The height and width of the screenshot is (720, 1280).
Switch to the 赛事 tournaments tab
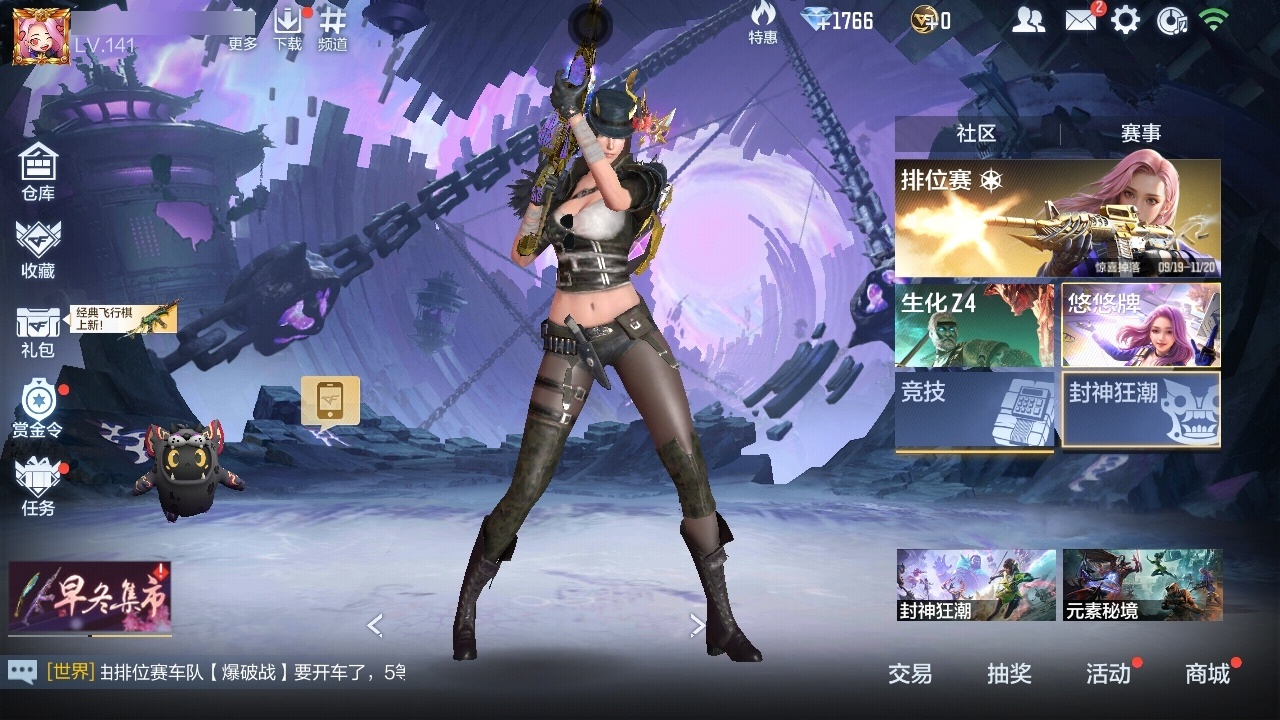pos(1140,133)
